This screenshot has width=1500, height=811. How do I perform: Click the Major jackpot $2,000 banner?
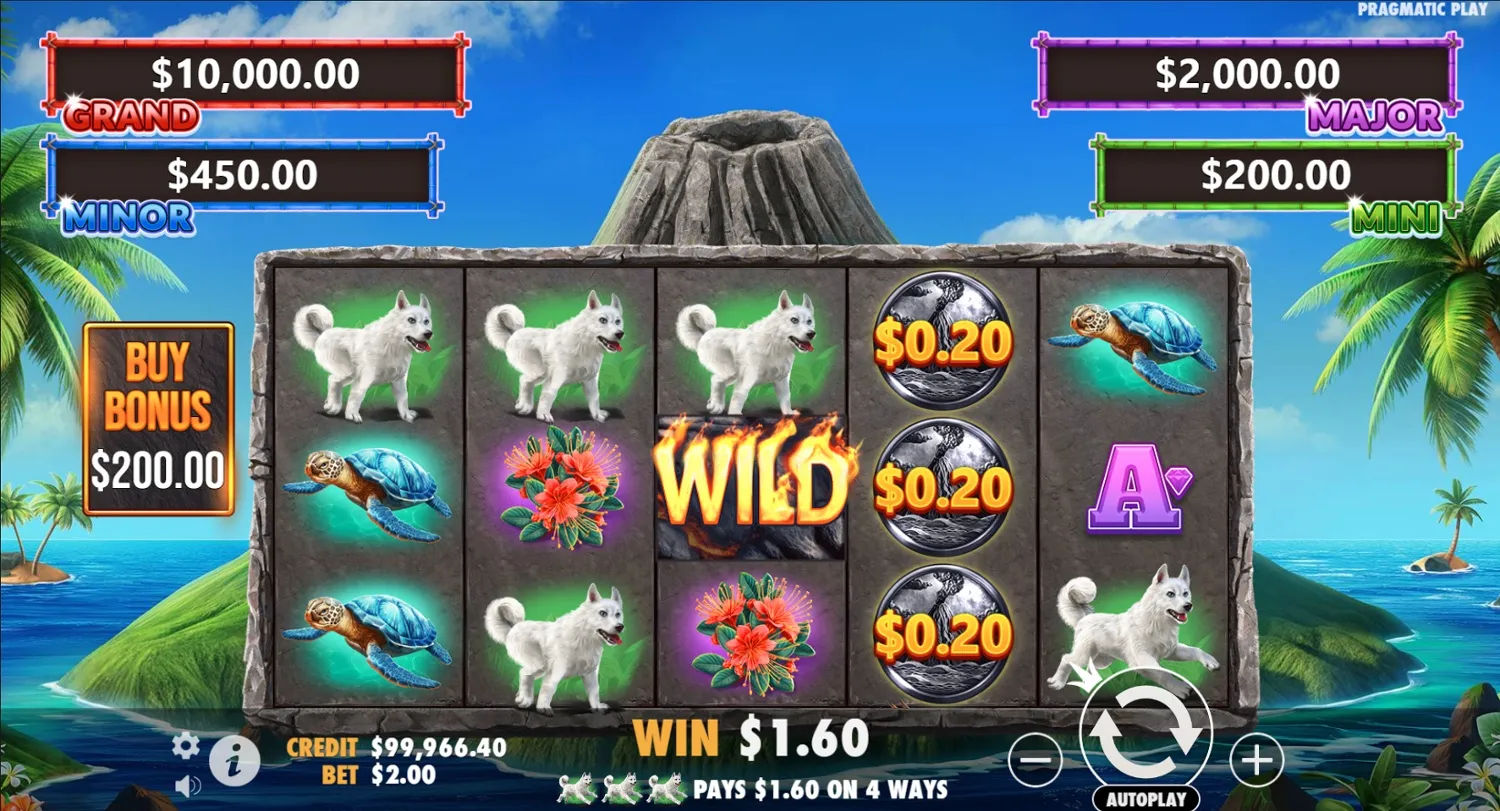pyautogui.click(x=1247, y=74)
